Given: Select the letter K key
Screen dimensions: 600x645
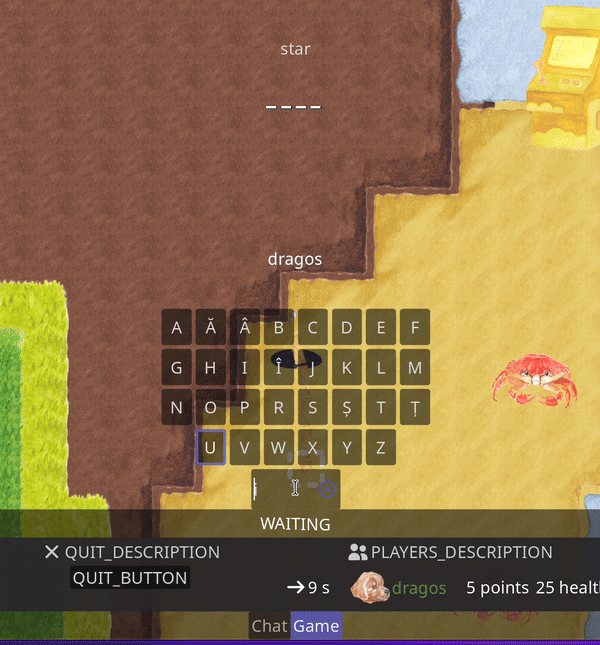Looking at the screenshot, I should point(347,367).
